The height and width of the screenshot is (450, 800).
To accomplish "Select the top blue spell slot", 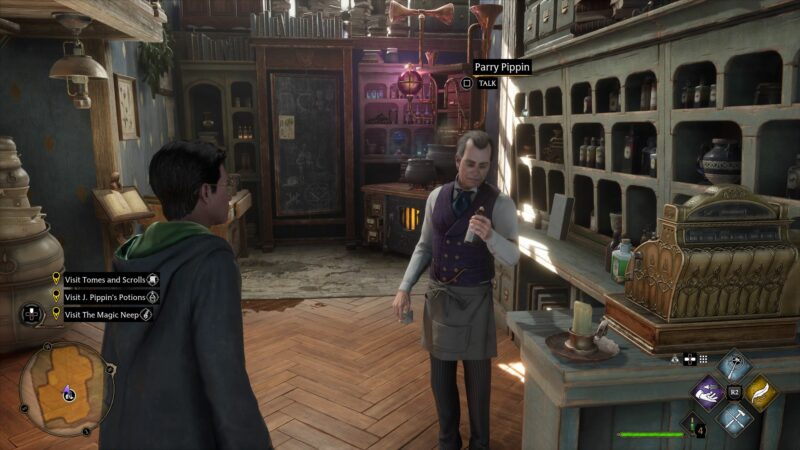I will click(x=735, y=365).
